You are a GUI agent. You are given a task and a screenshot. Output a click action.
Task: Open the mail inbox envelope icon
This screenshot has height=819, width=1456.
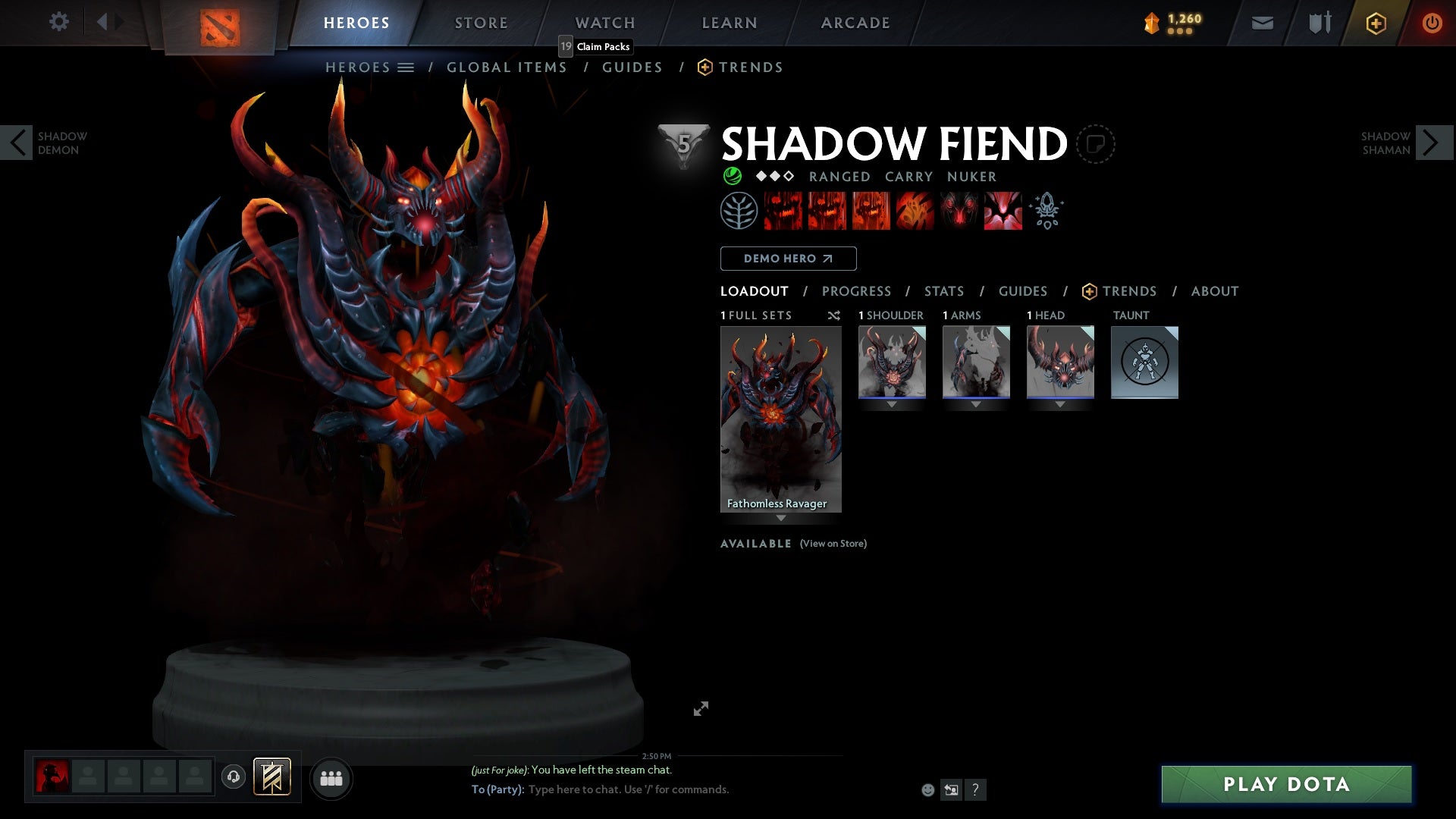coord(1262,23)
